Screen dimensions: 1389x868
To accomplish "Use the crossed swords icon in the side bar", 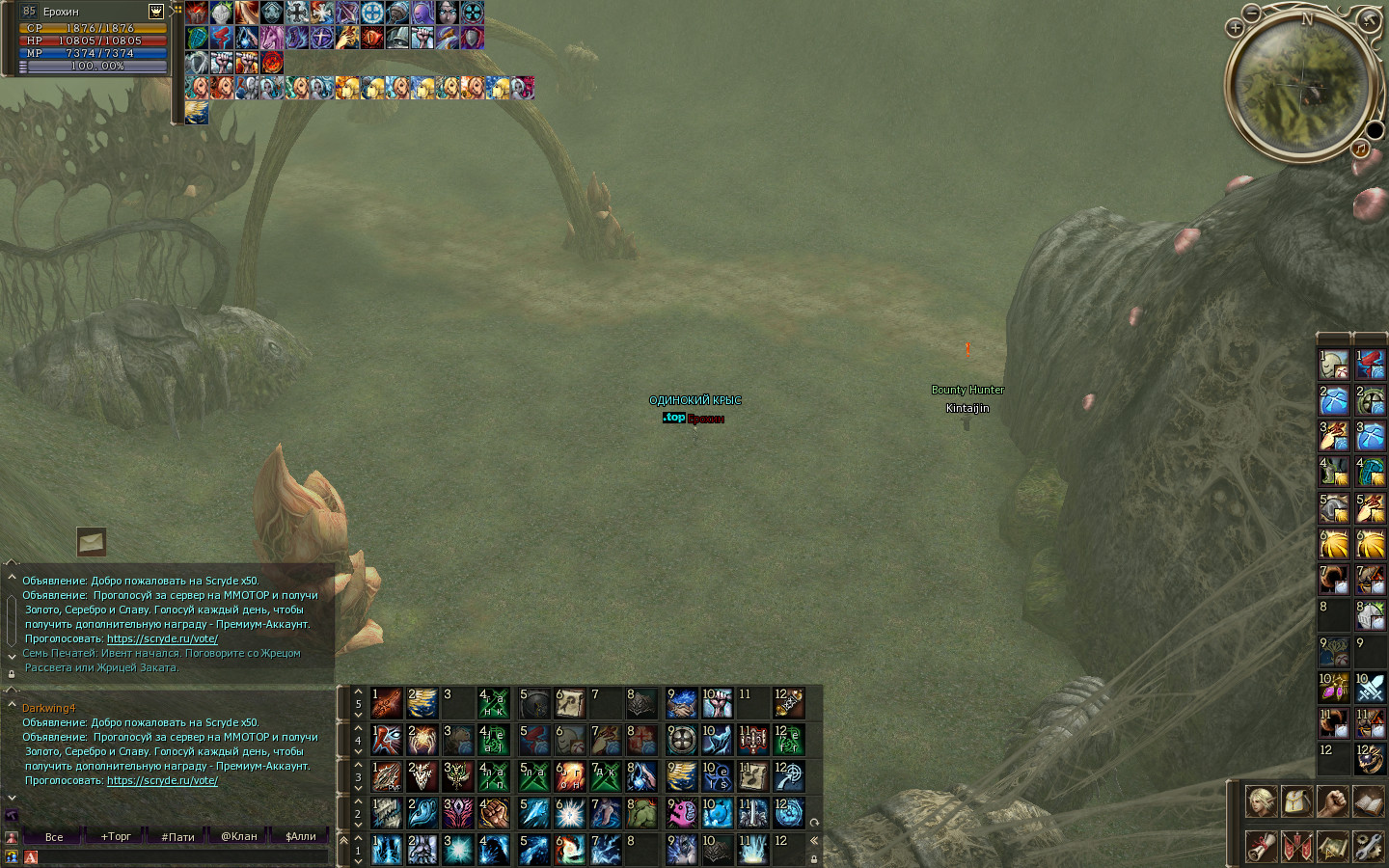I will pyautogui.click(x=1370, y=689).
